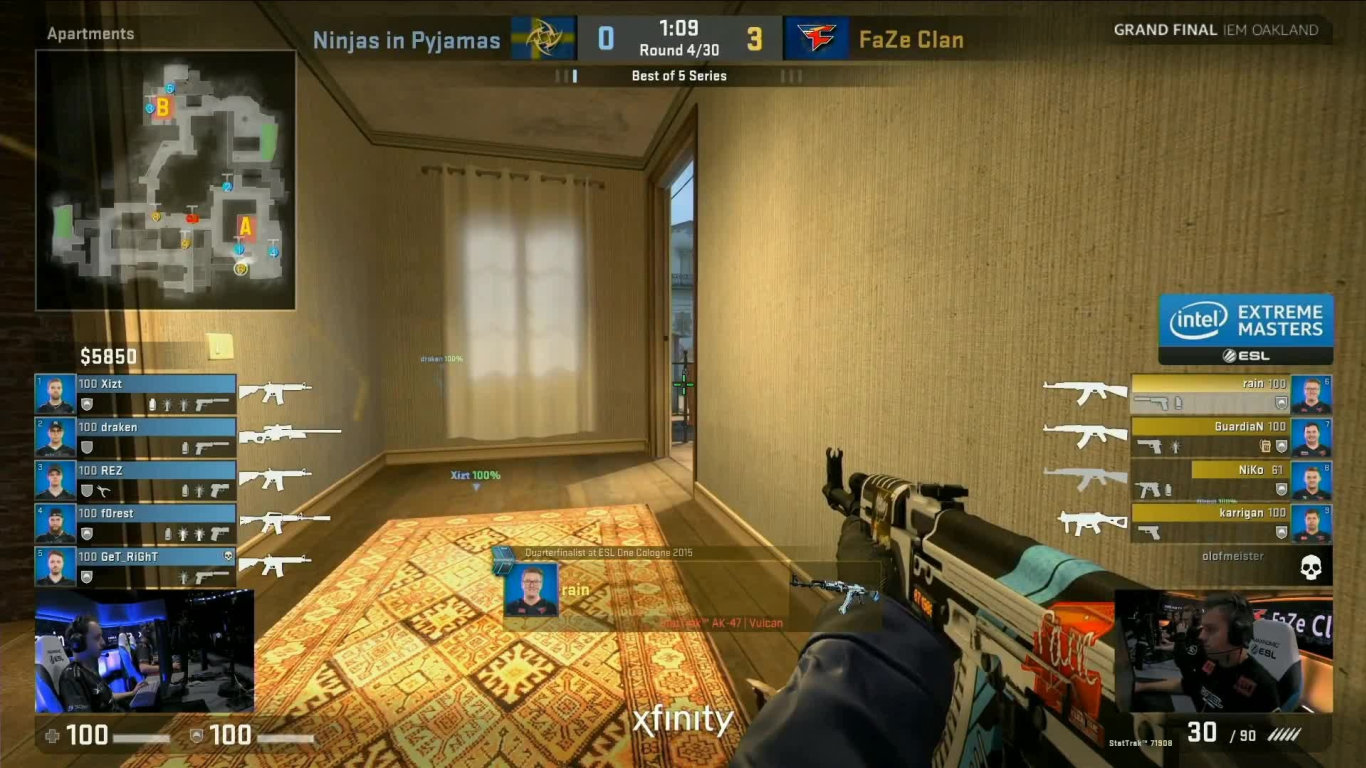Image resolution: width=1366 pixels, height=768 pixels.
Task: Click the xfinity sponsor logo
Action: (x=683, y=719)
